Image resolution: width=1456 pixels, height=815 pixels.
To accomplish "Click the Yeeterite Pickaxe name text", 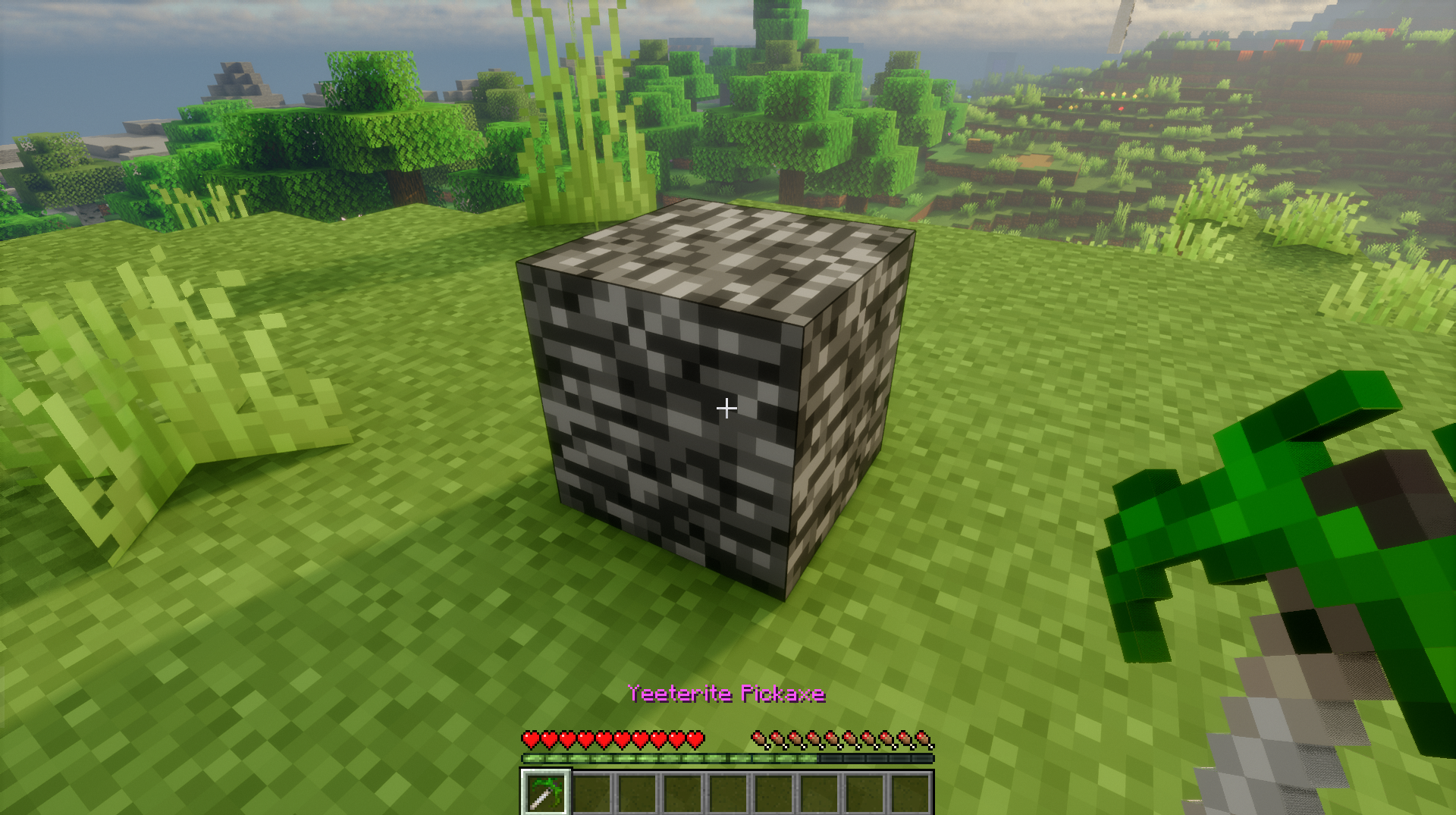I will 728,692.
